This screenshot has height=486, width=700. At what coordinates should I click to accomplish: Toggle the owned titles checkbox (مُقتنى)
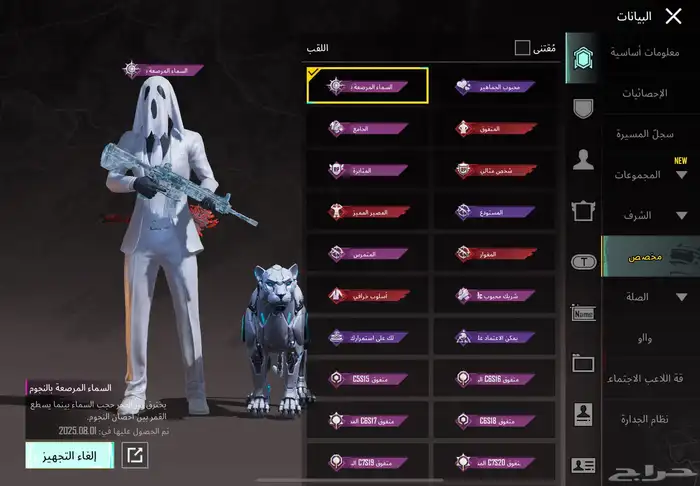point(522,48)
